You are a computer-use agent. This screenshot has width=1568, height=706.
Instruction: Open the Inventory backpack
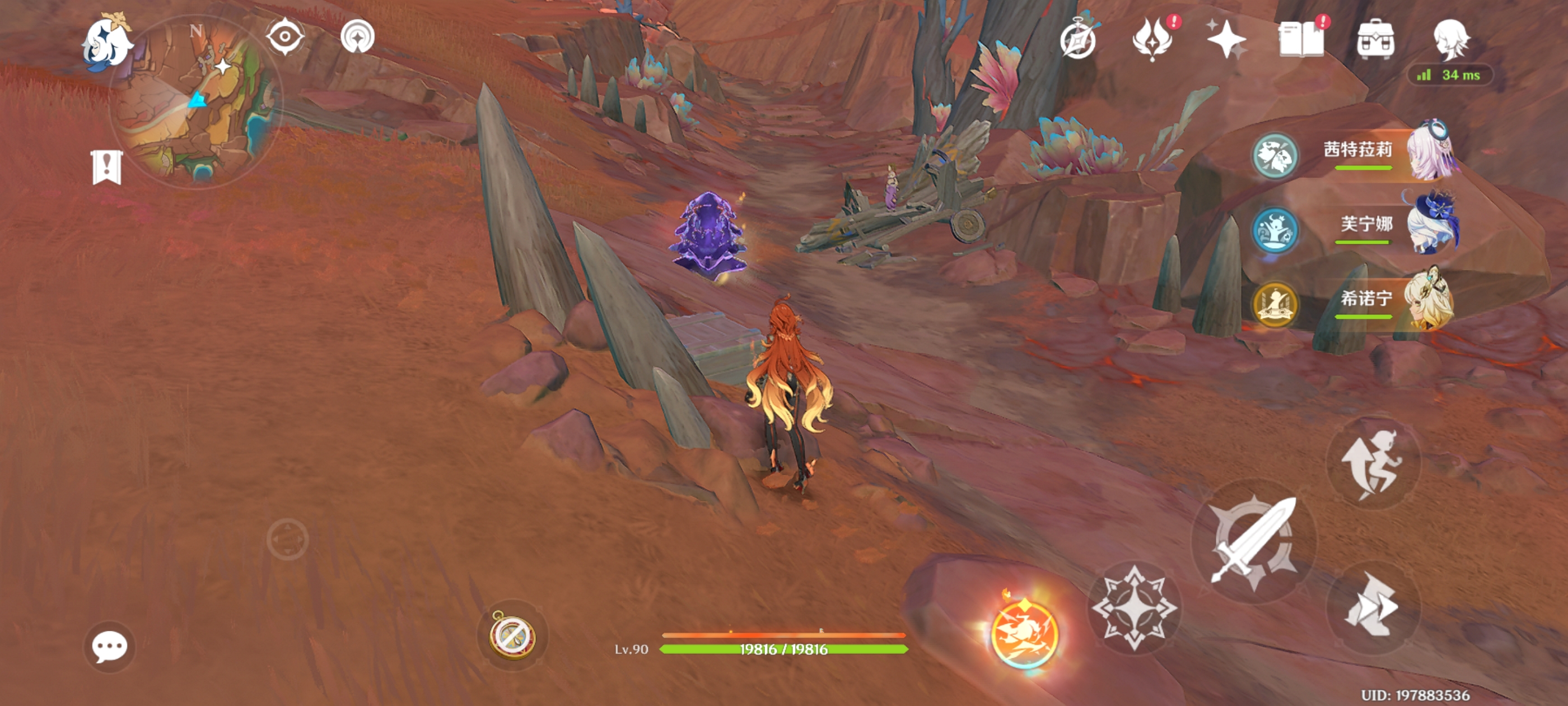point(1376,39)
